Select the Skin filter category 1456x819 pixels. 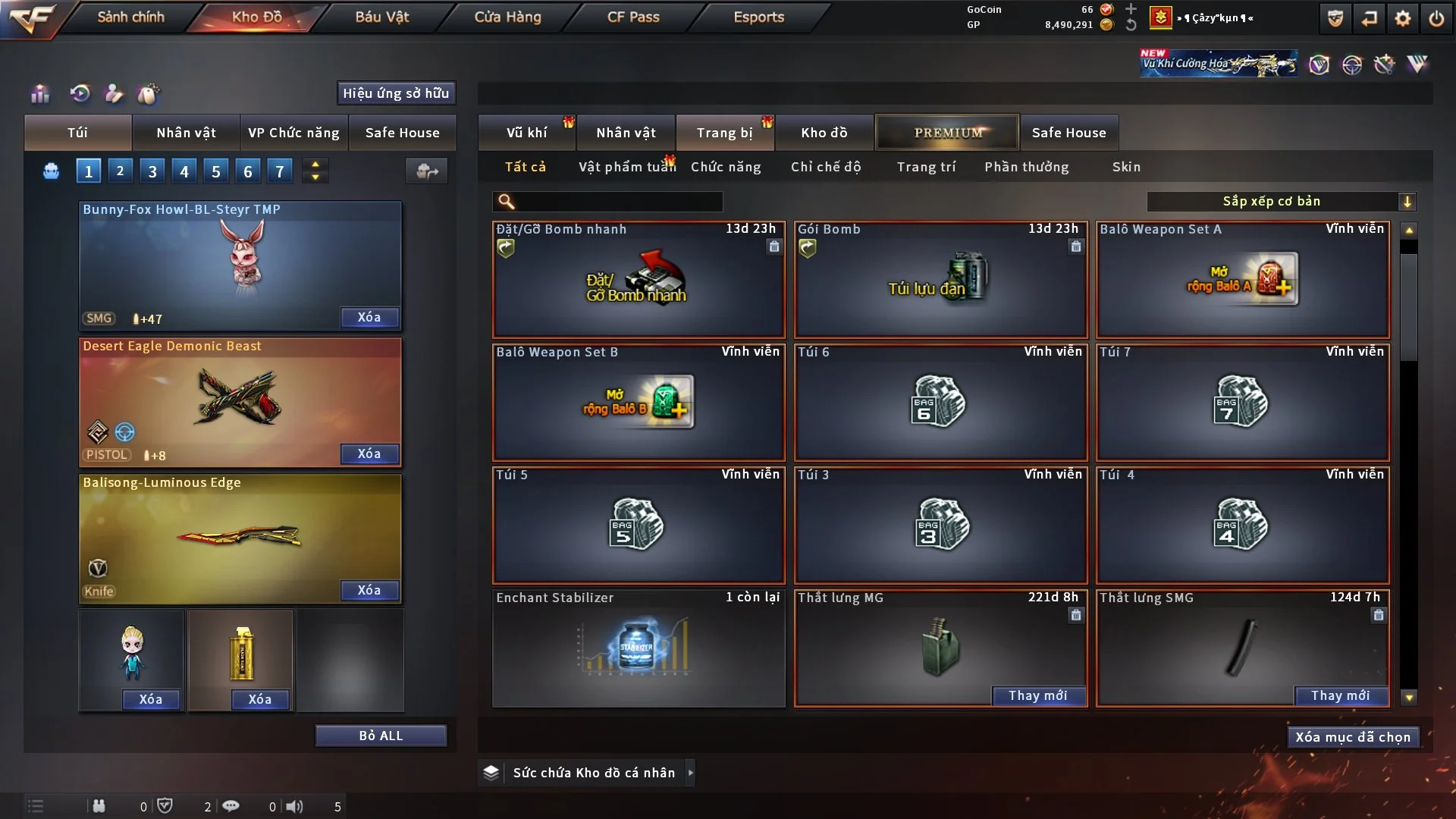[1126, 167]
